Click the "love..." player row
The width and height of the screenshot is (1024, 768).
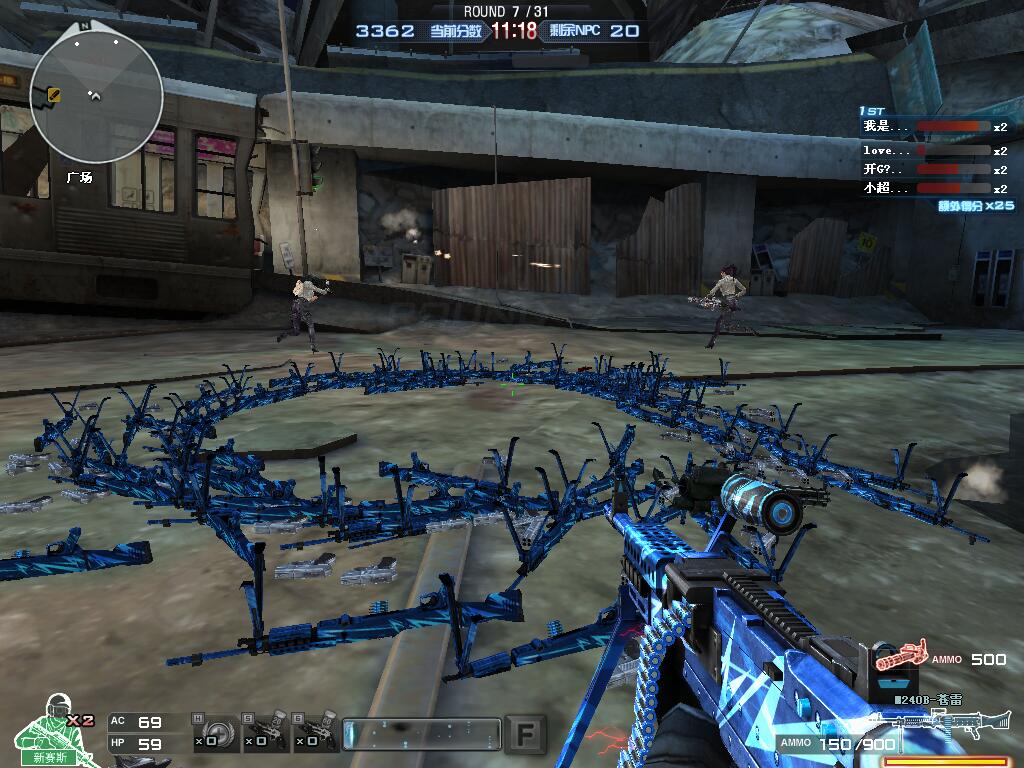(x=934, y=150)
